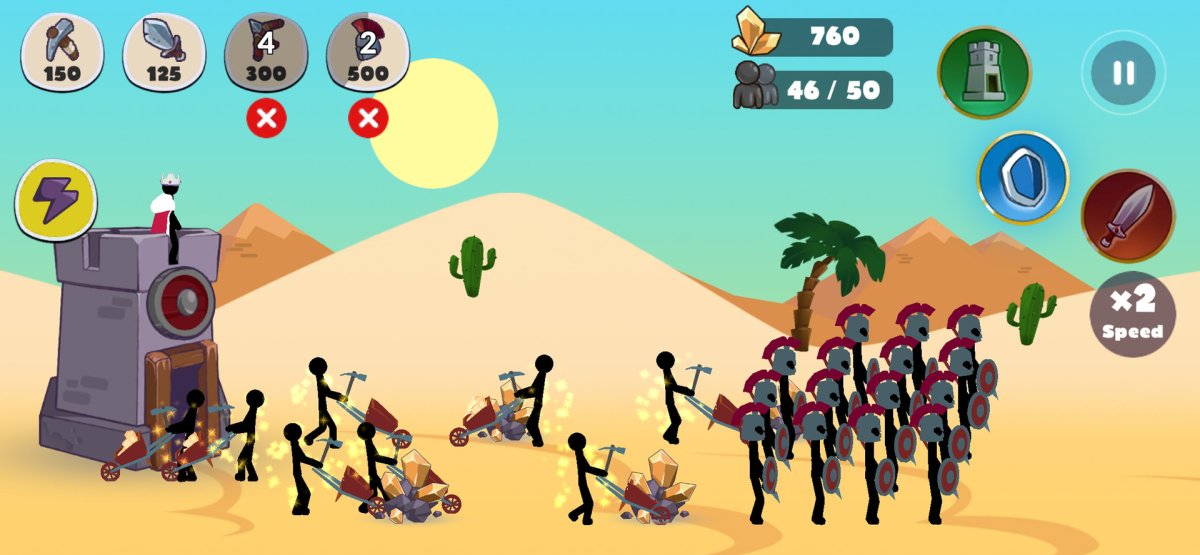Viewport: 1200px width, 555px height.
Task: Select the spartan helmet unit costing 500
Action: coord(368,51)
